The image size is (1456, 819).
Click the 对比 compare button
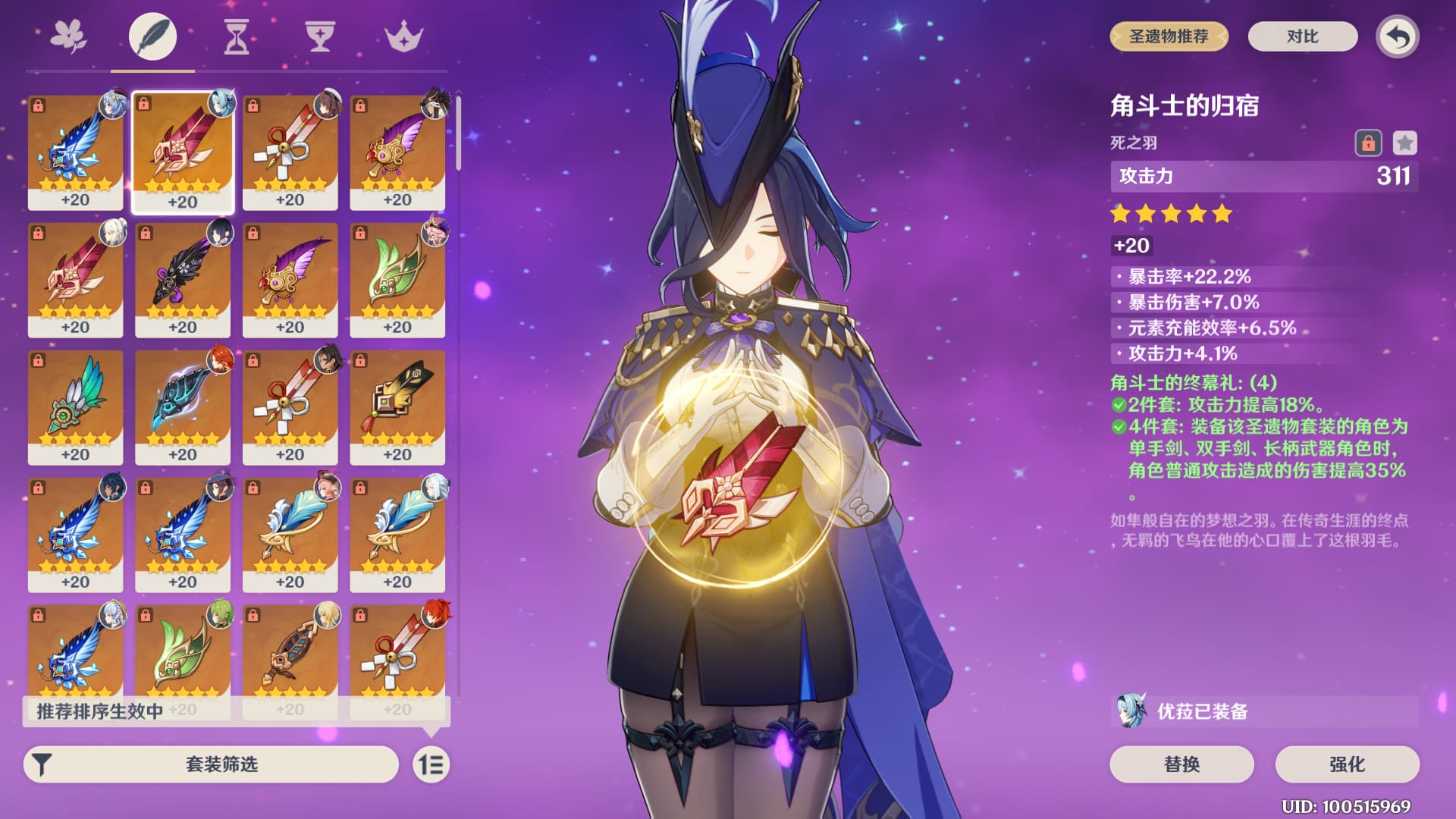(1302, 36)
